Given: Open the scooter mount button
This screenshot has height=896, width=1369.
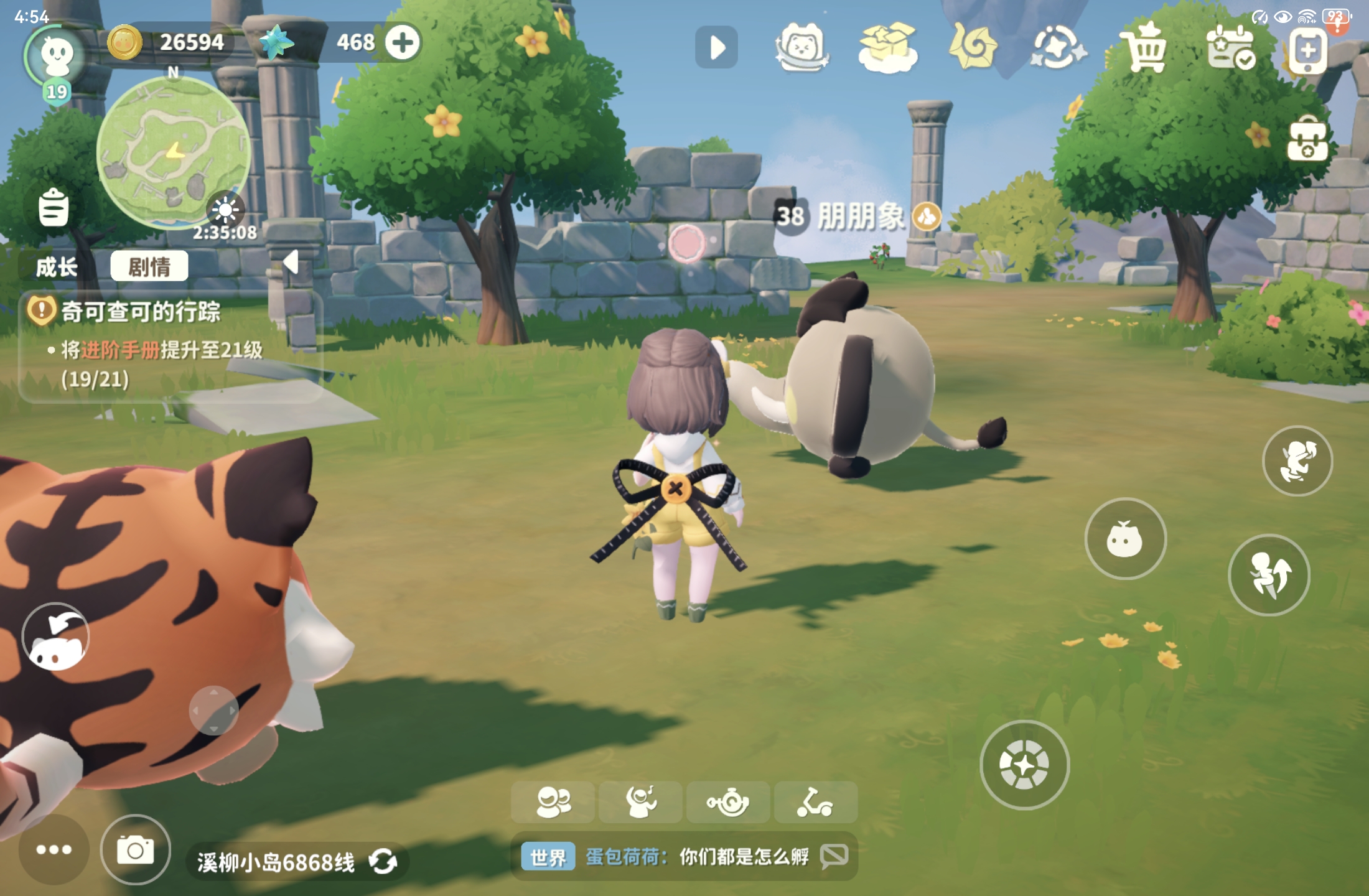Looking at the screenshot, I should [x=815, y=802].
